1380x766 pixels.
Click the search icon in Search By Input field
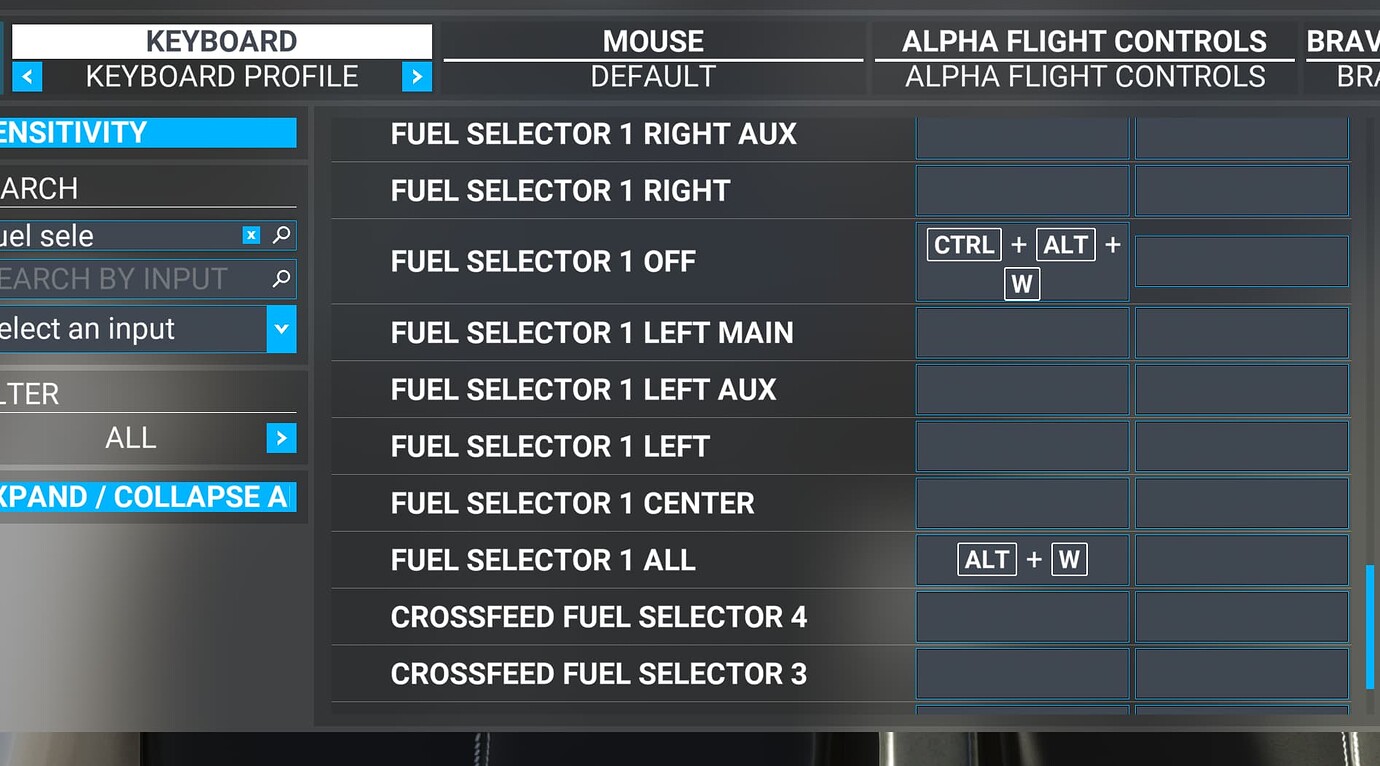tap(283, 279)
